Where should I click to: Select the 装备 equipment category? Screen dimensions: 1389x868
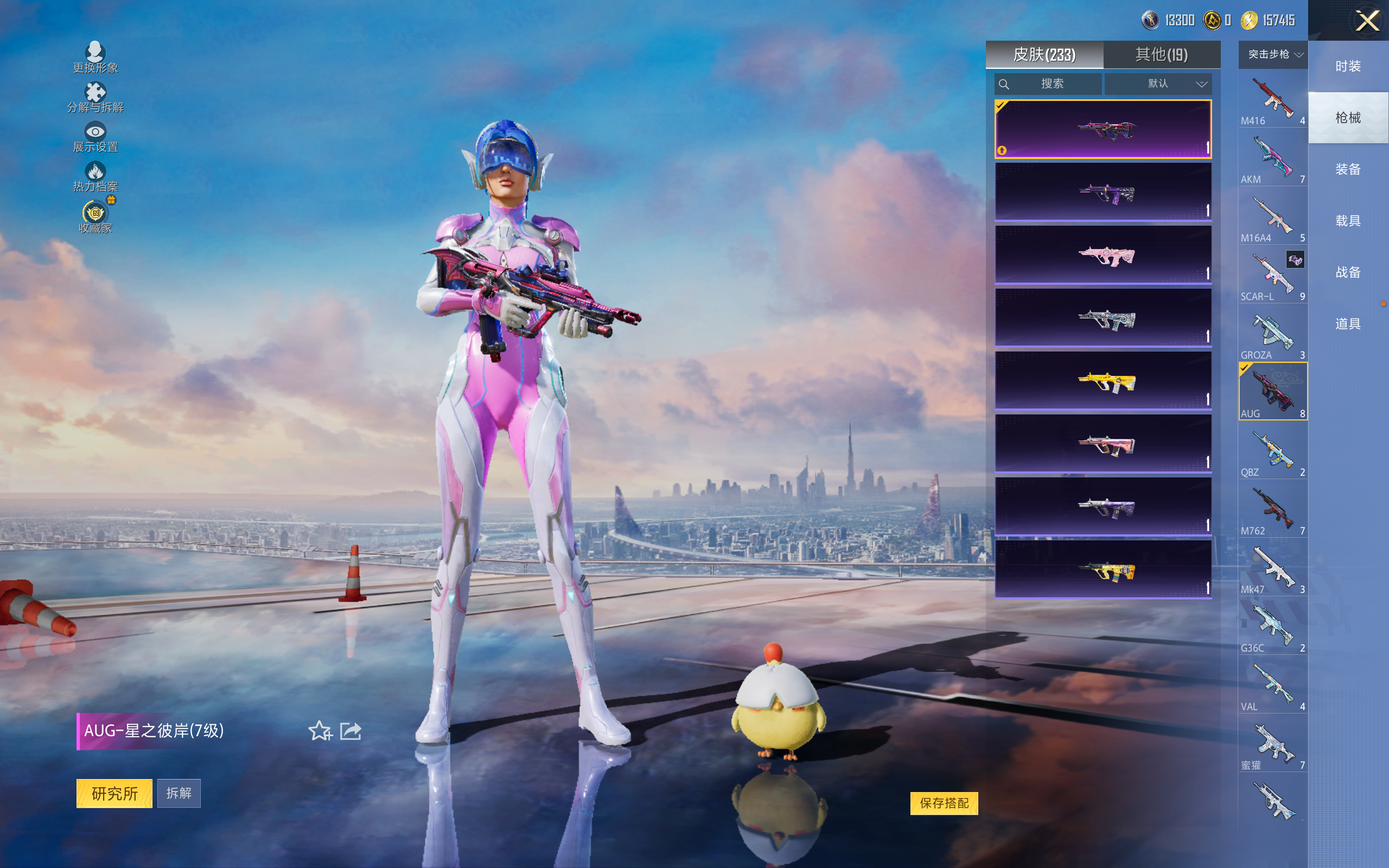coord(1347,169)
